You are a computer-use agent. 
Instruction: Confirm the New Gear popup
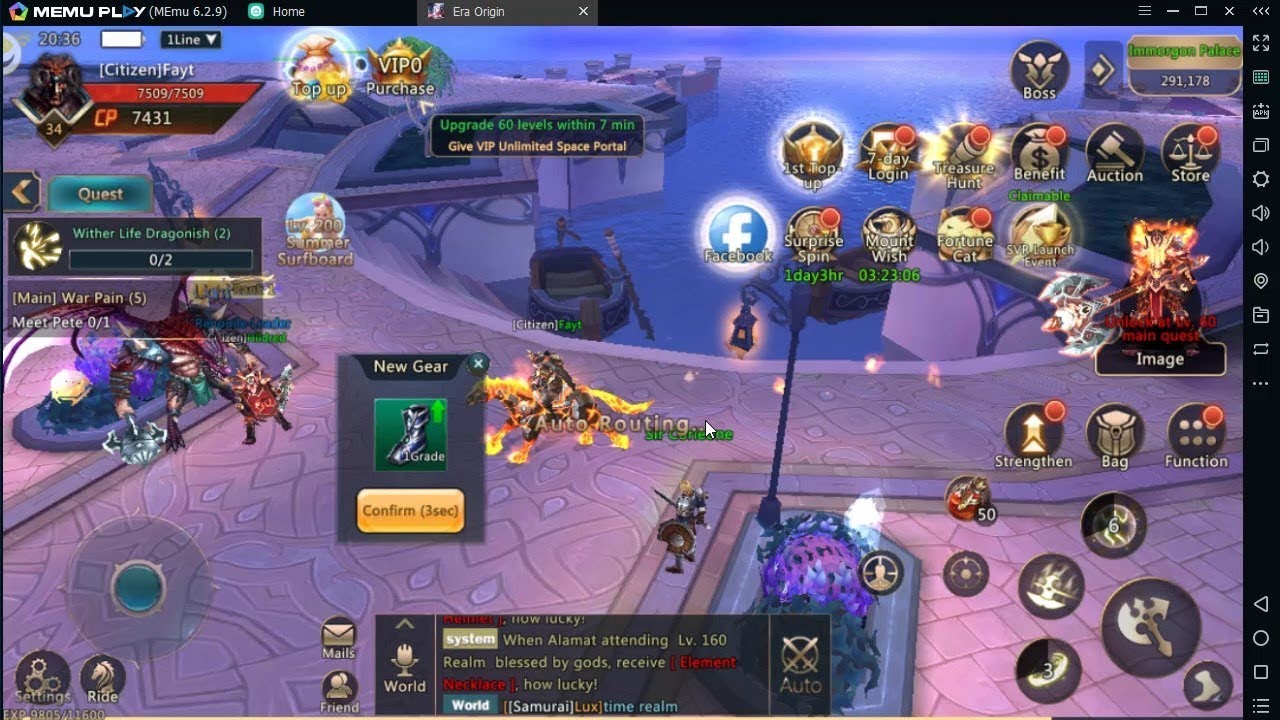(x=410, y=511)
